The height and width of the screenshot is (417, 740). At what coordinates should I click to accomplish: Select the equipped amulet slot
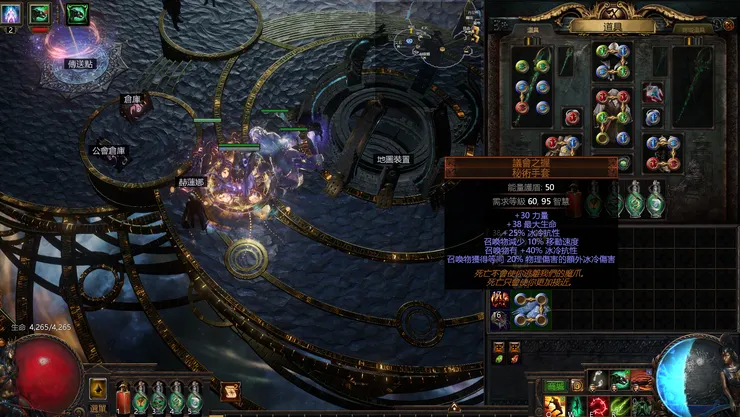click(653, 93)
